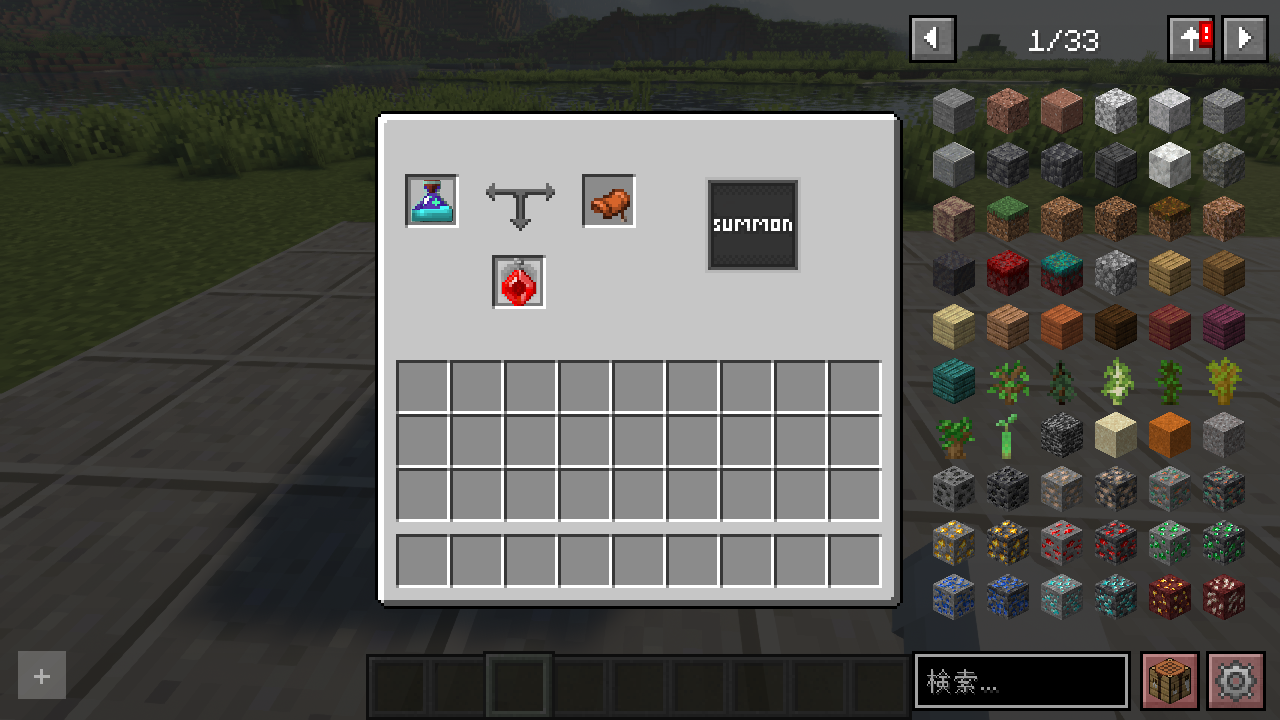
Task: Click the update notification icon with red exclamation
Action: (x=1190, y=38)
